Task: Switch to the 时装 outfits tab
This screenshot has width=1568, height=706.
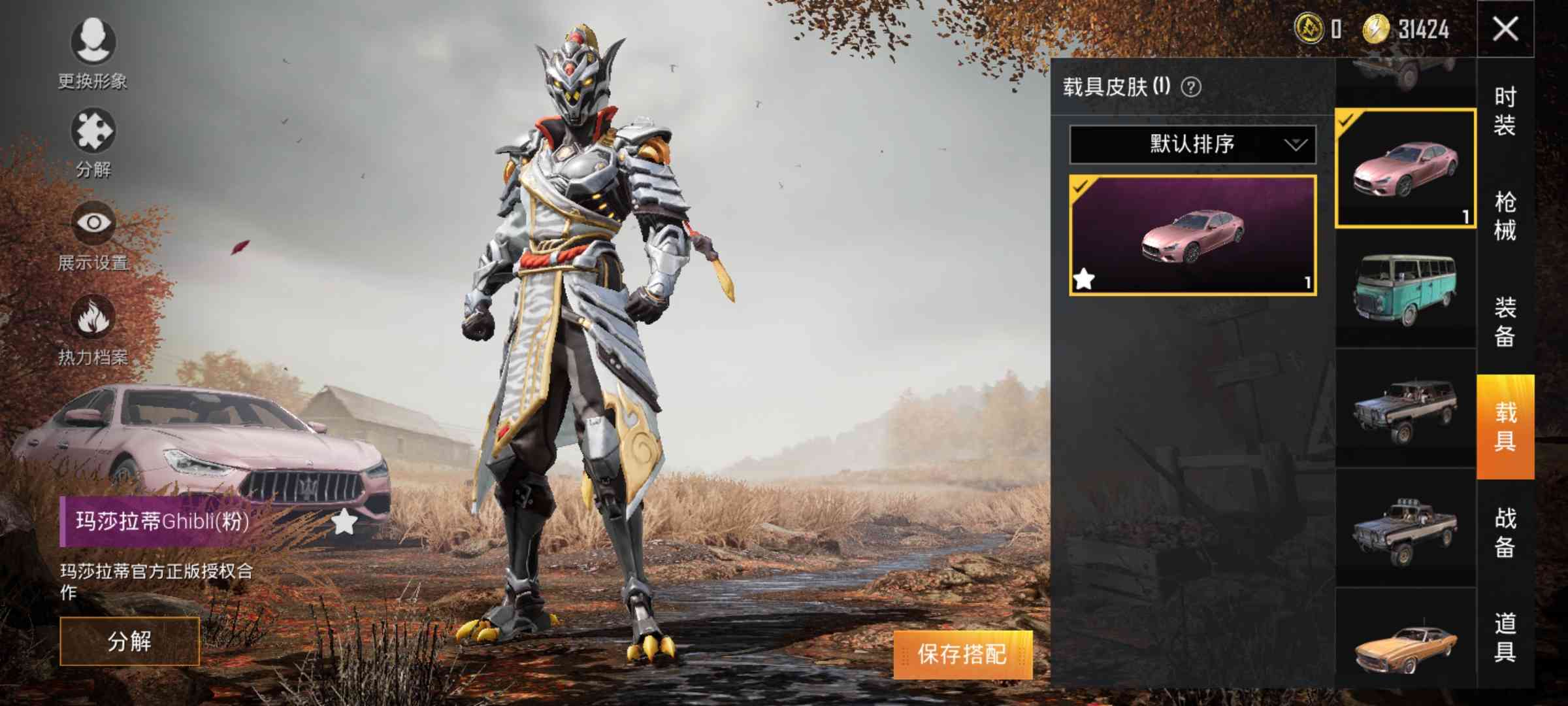Action: (1505, 111)
